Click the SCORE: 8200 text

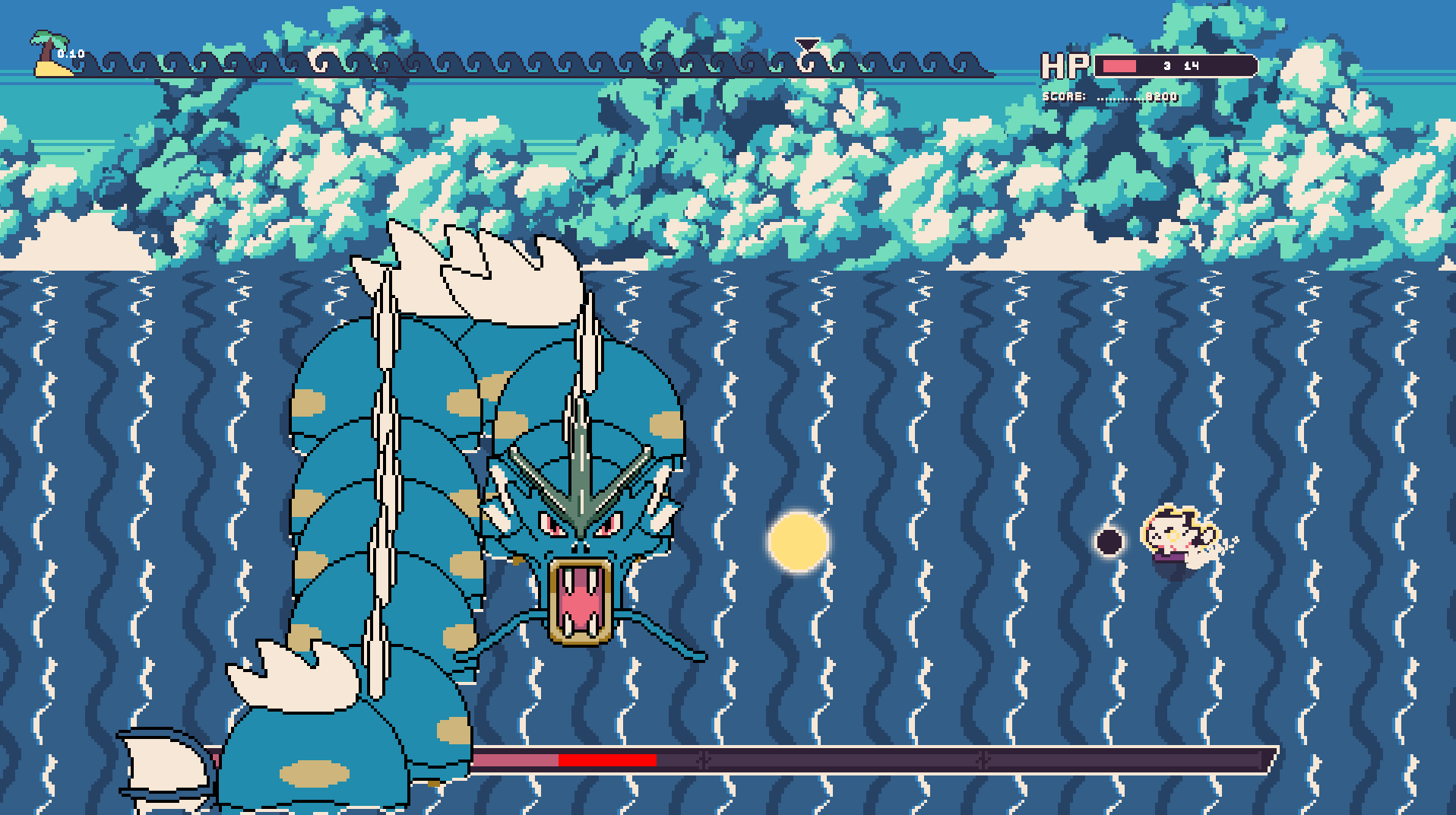coord(1109,97)
